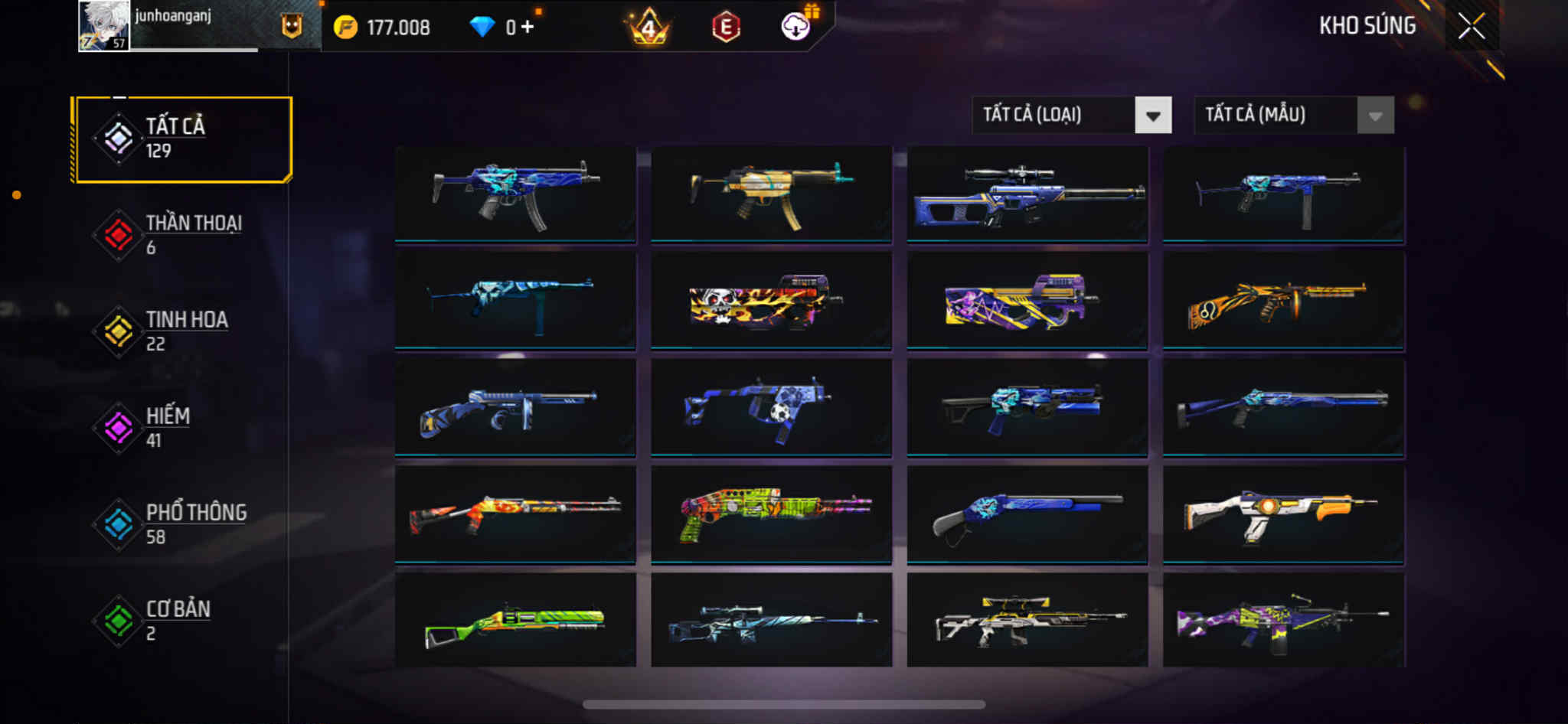
Task: Switch to Phổ Thông category
Action: pyautogui.click(x=183, y=524)
